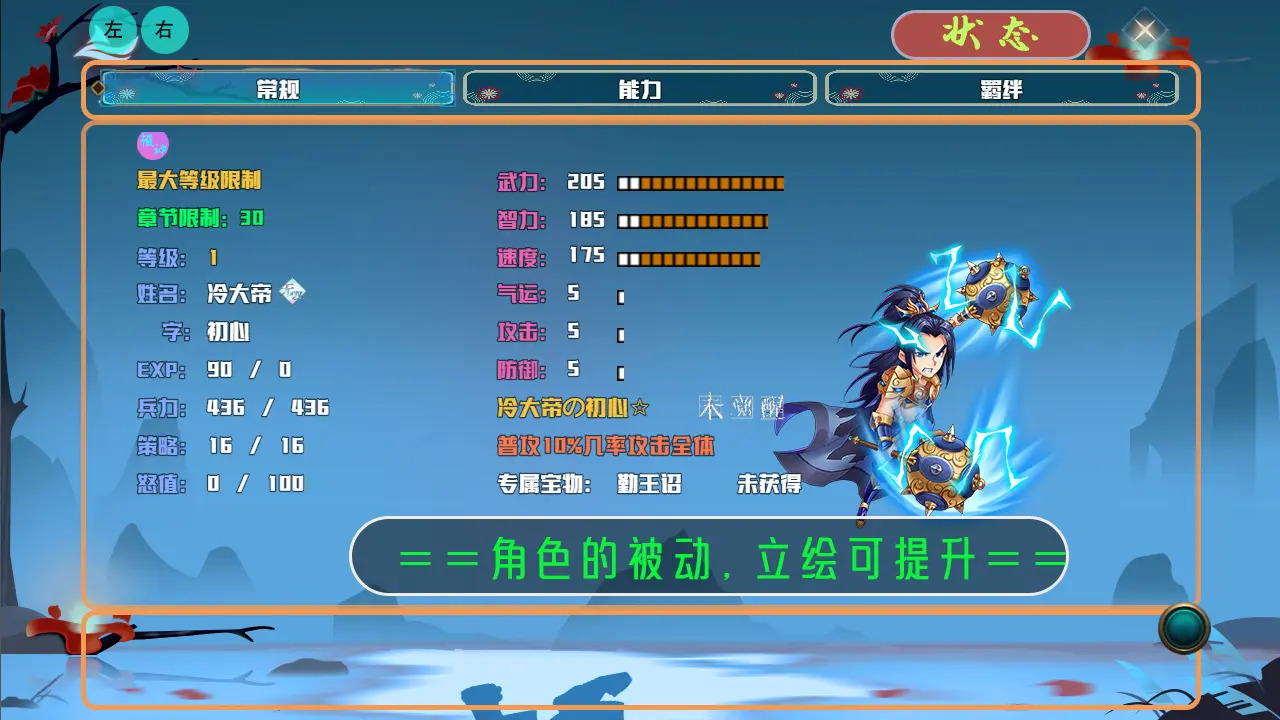Click the 冷大帝の初心☆ passive skill text
Image resolution: width=1280 pixels, height=720 pixels.
click(x=570, y=406)
